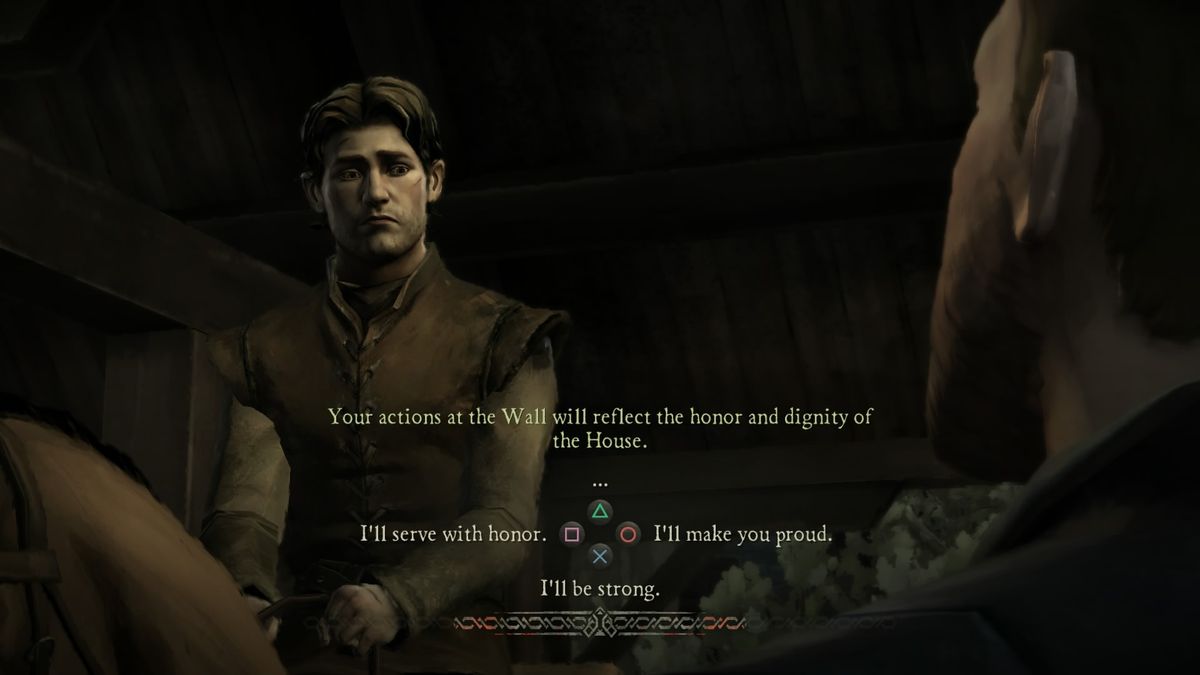Pick the "I'll be strong." dialogue option

point(600,589)
